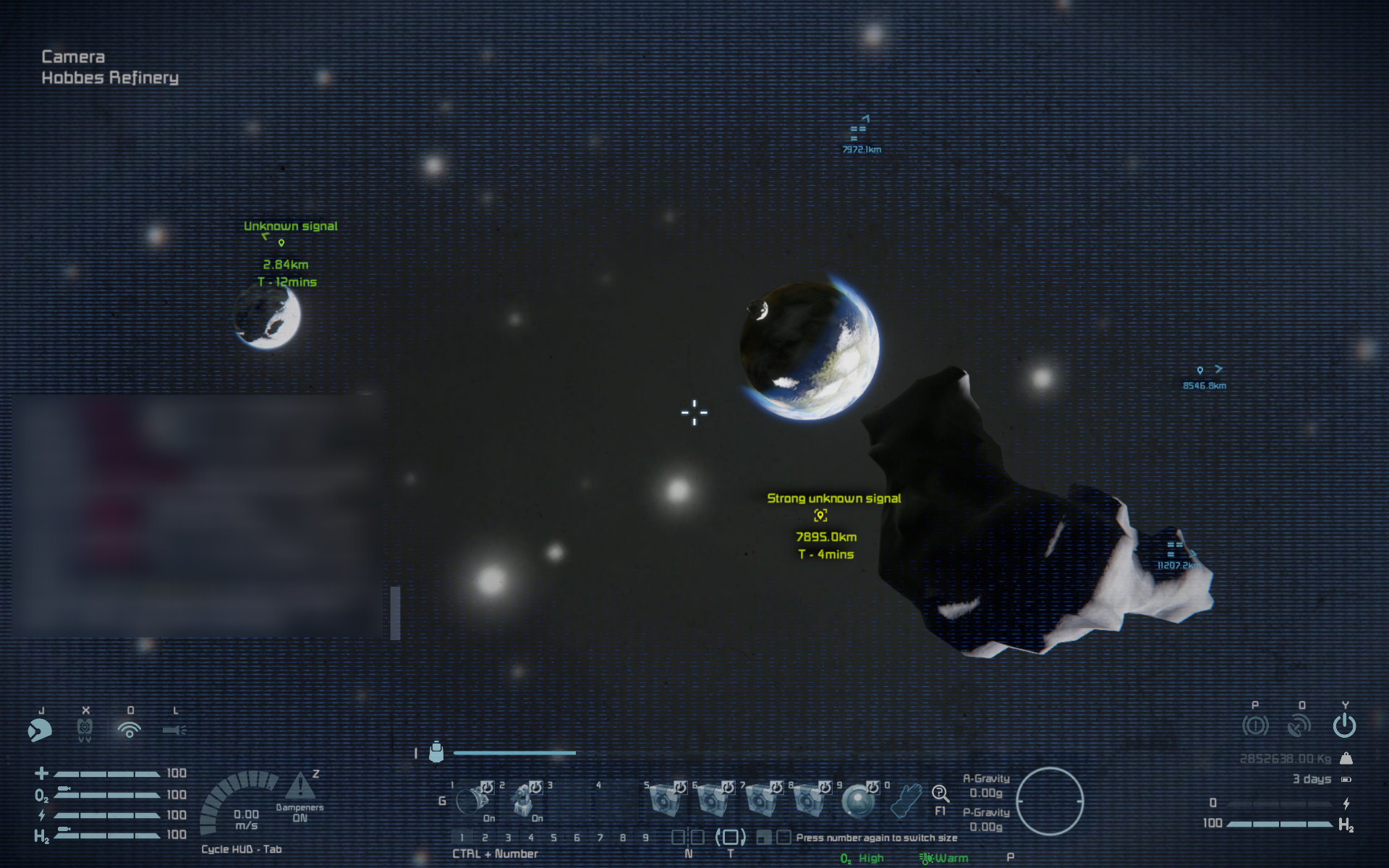The height and width of the screenshot is (868, 1389).
Task: Toggle the antenna dish icon
Action: (x=1299, y=725)
